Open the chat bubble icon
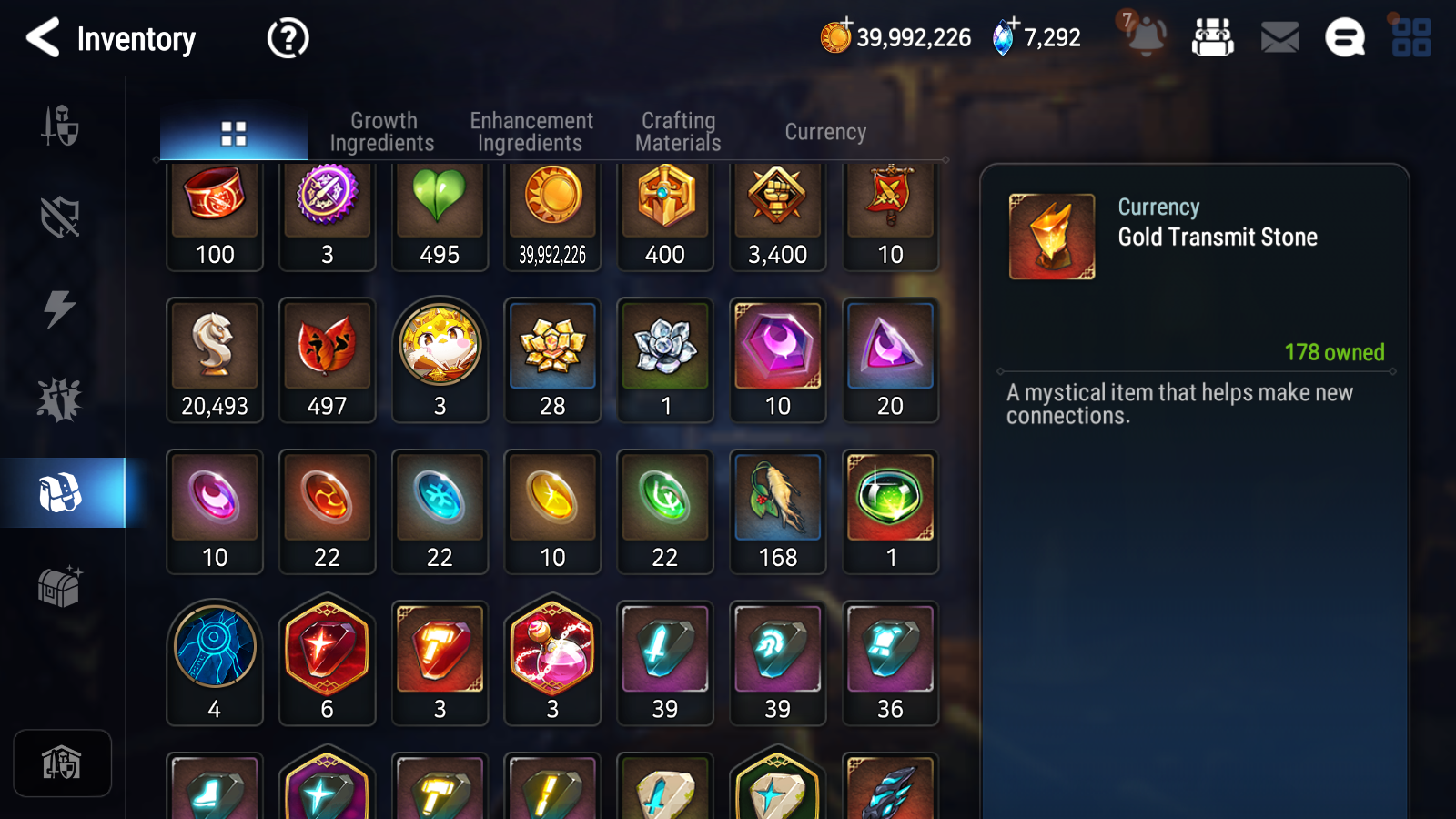The width and height of the screenshot is (1456, 819). (1345, 38)
